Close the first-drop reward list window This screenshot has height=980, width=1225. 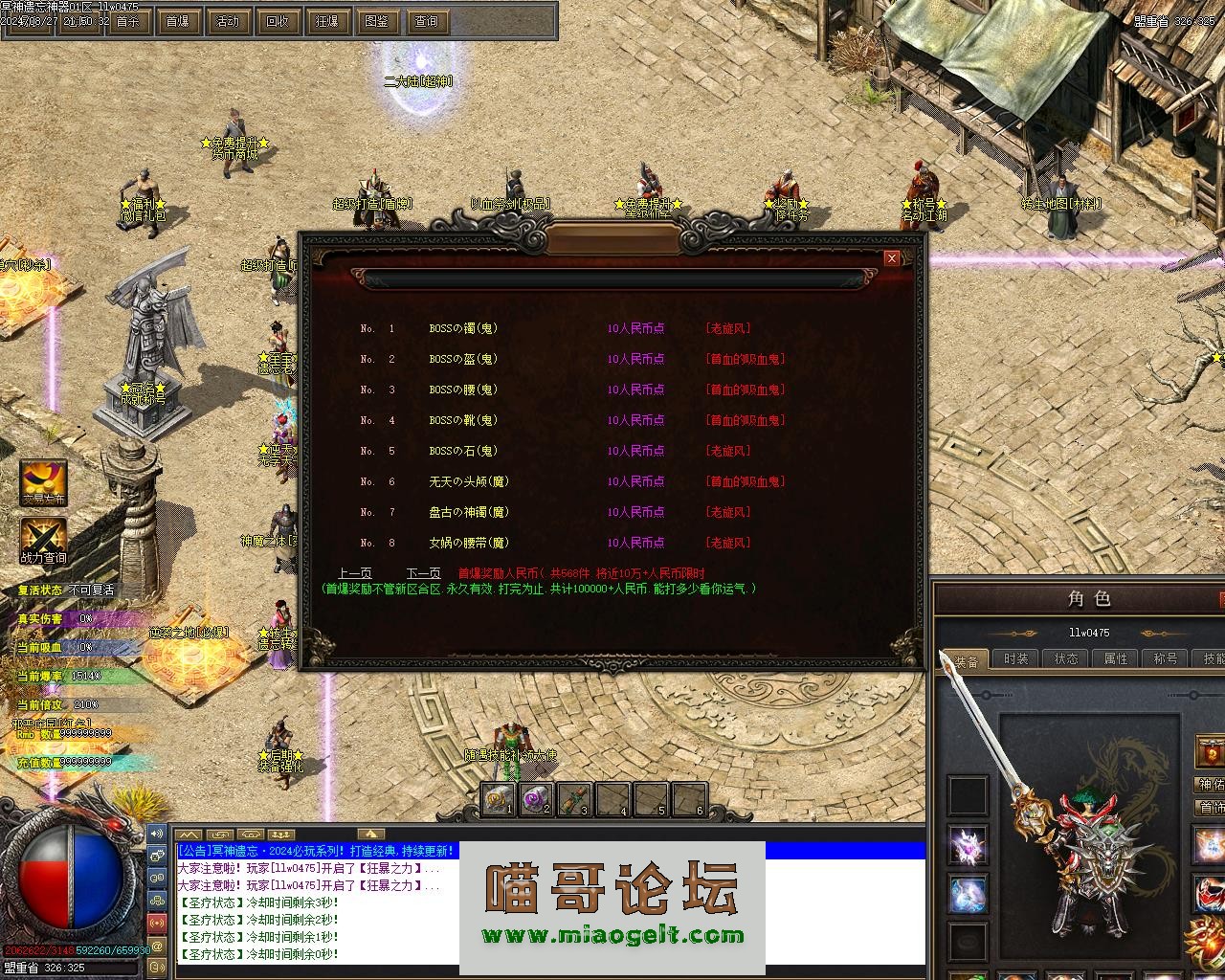(x=891, y=258)
